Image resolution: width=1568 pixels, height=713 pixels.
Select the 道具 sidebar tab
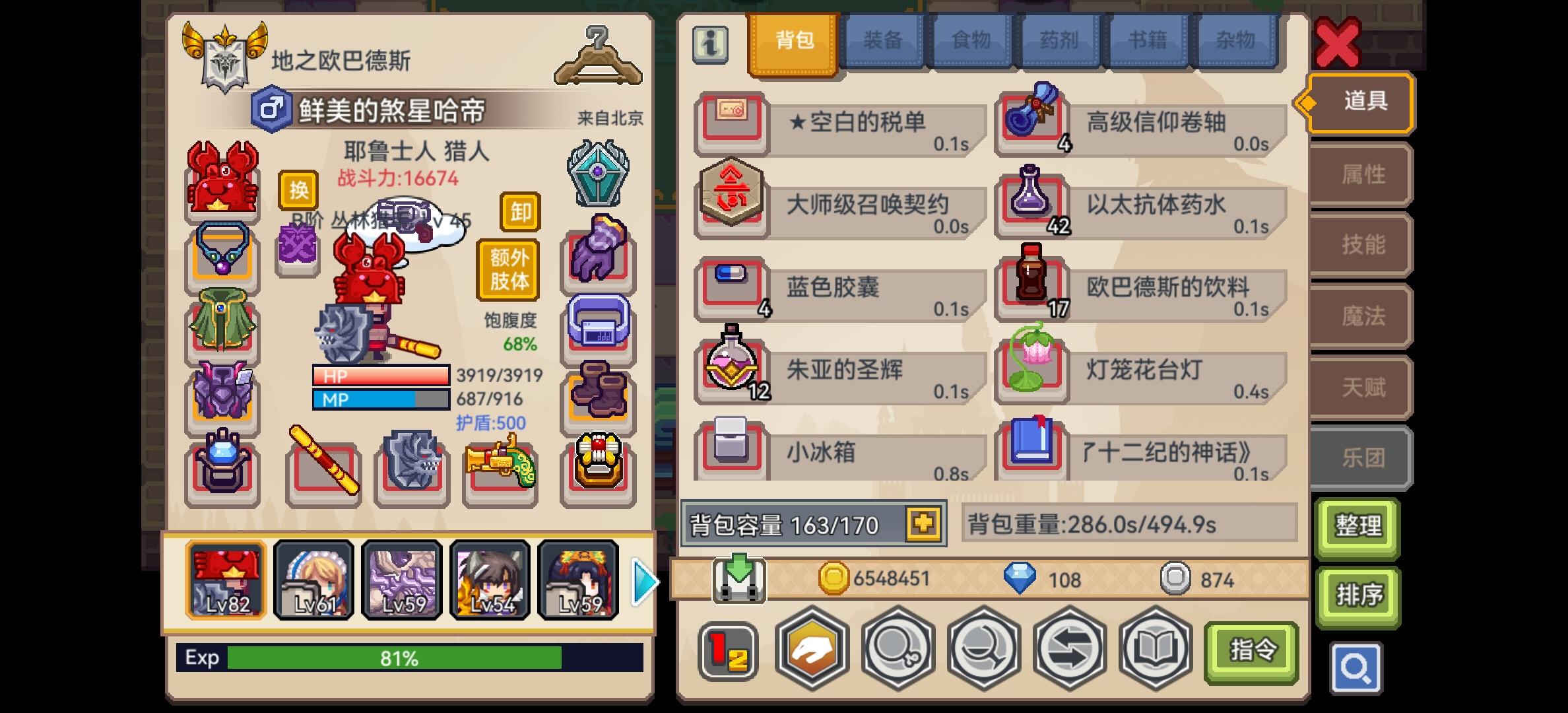click(1359, 102)
